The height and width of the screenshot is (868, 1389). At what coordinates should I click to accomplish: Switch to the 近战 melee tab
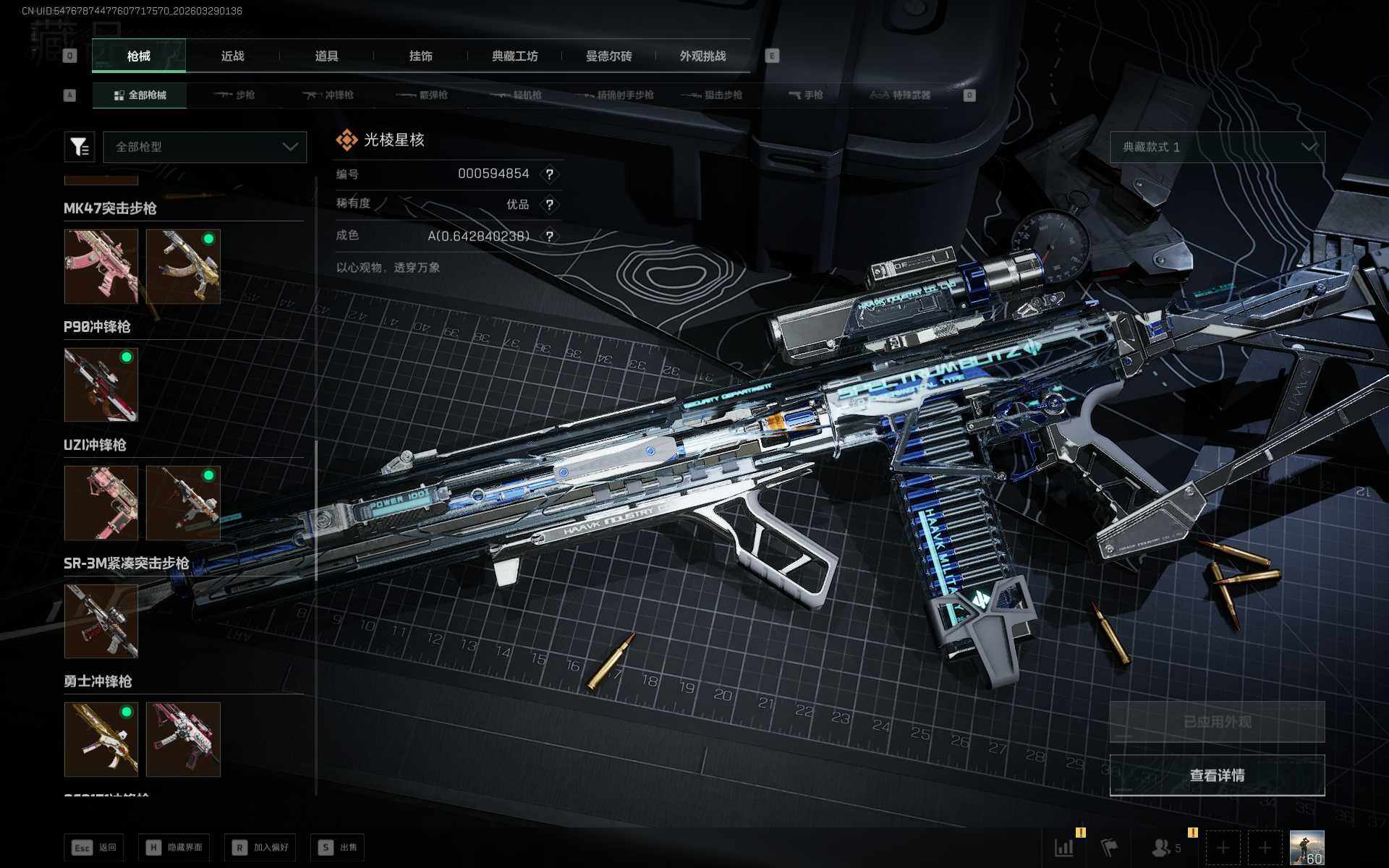[x=232, y=56]
